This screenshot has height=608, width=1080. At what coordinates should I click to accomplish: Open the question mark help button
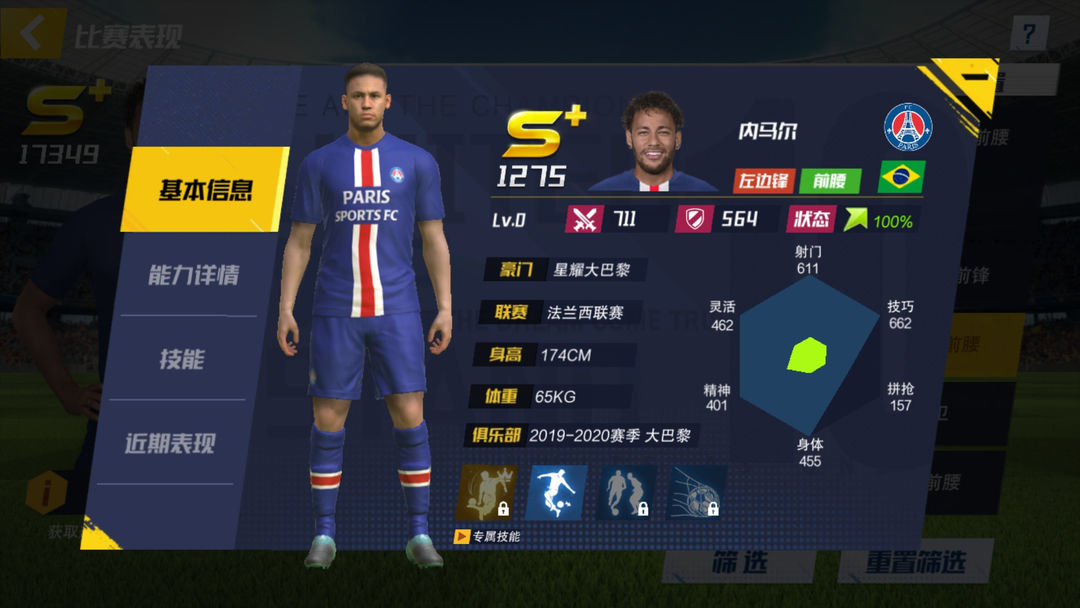click(x=1028, y=34)
